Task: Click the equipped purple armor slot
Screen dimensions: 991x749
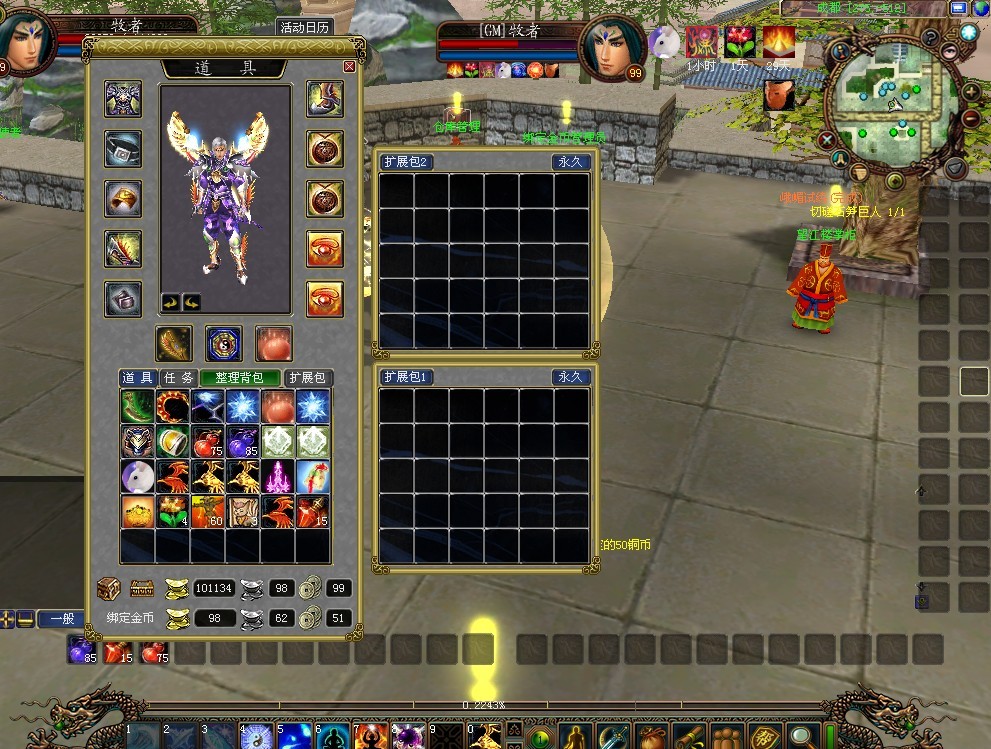Action: [x=123, y=99]
